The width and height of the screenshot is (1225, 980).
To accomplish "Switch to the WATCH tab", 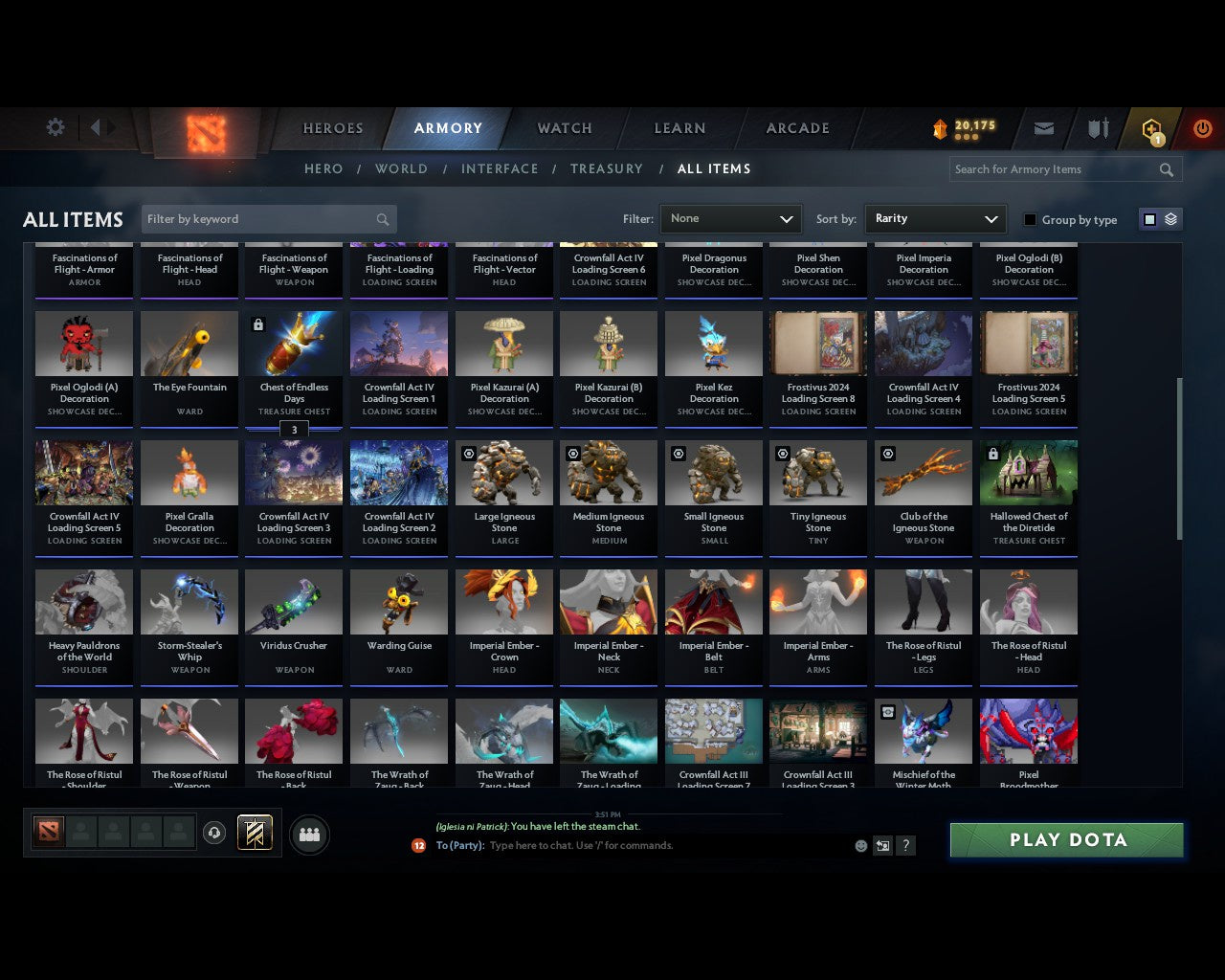I will 563,127.
